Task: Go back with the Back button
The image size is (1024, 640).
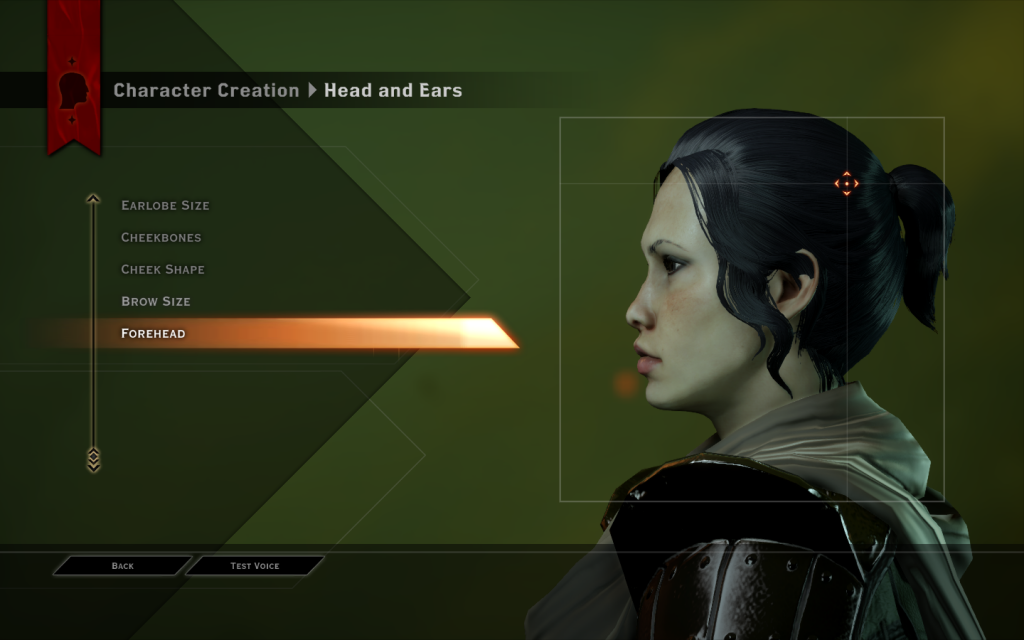Action: coord(122,566)
